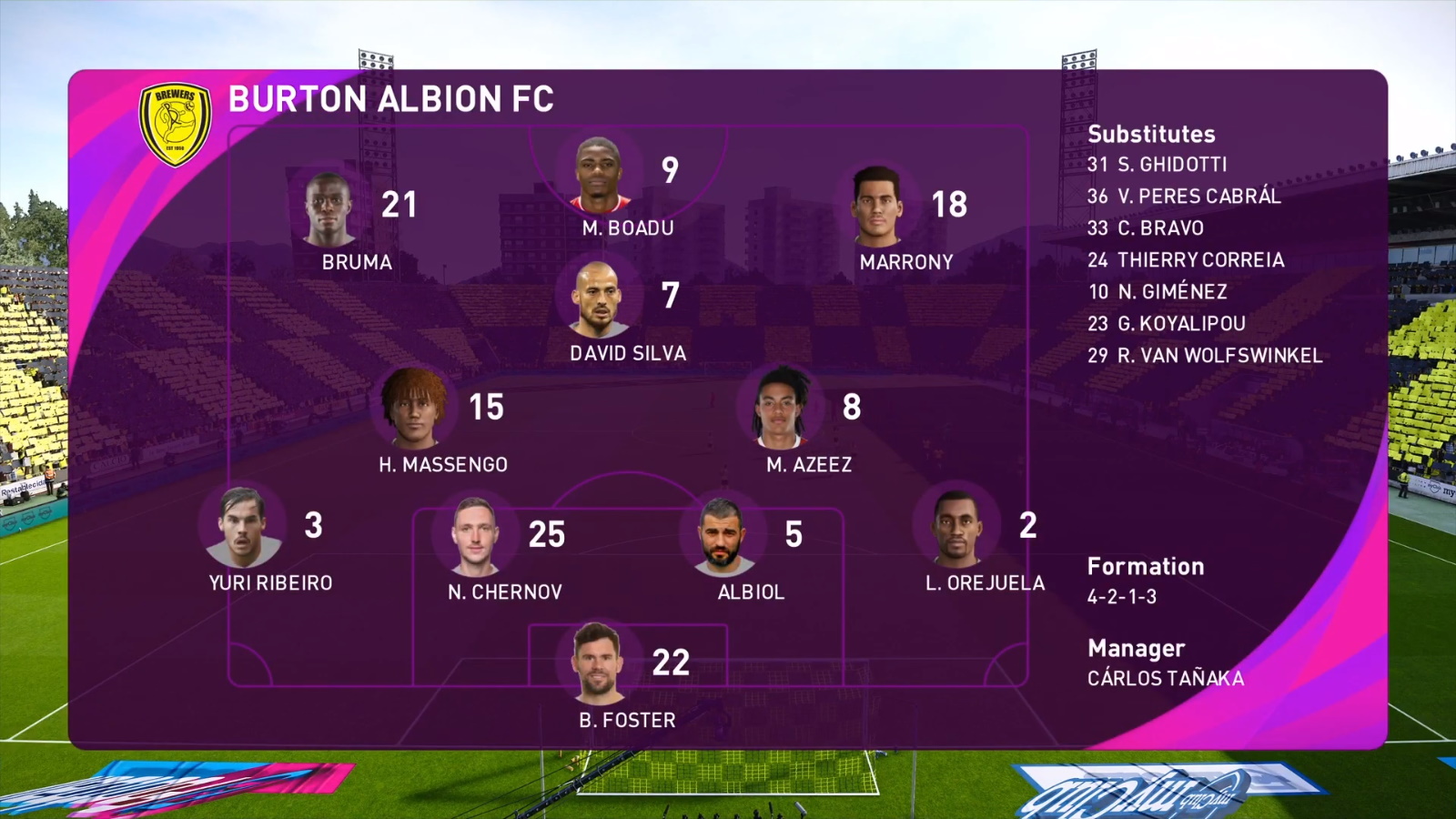Viewport: 1456px width, 819px height.
Task: Click N. Chernov's player portrait
Action: pos(475,537)
